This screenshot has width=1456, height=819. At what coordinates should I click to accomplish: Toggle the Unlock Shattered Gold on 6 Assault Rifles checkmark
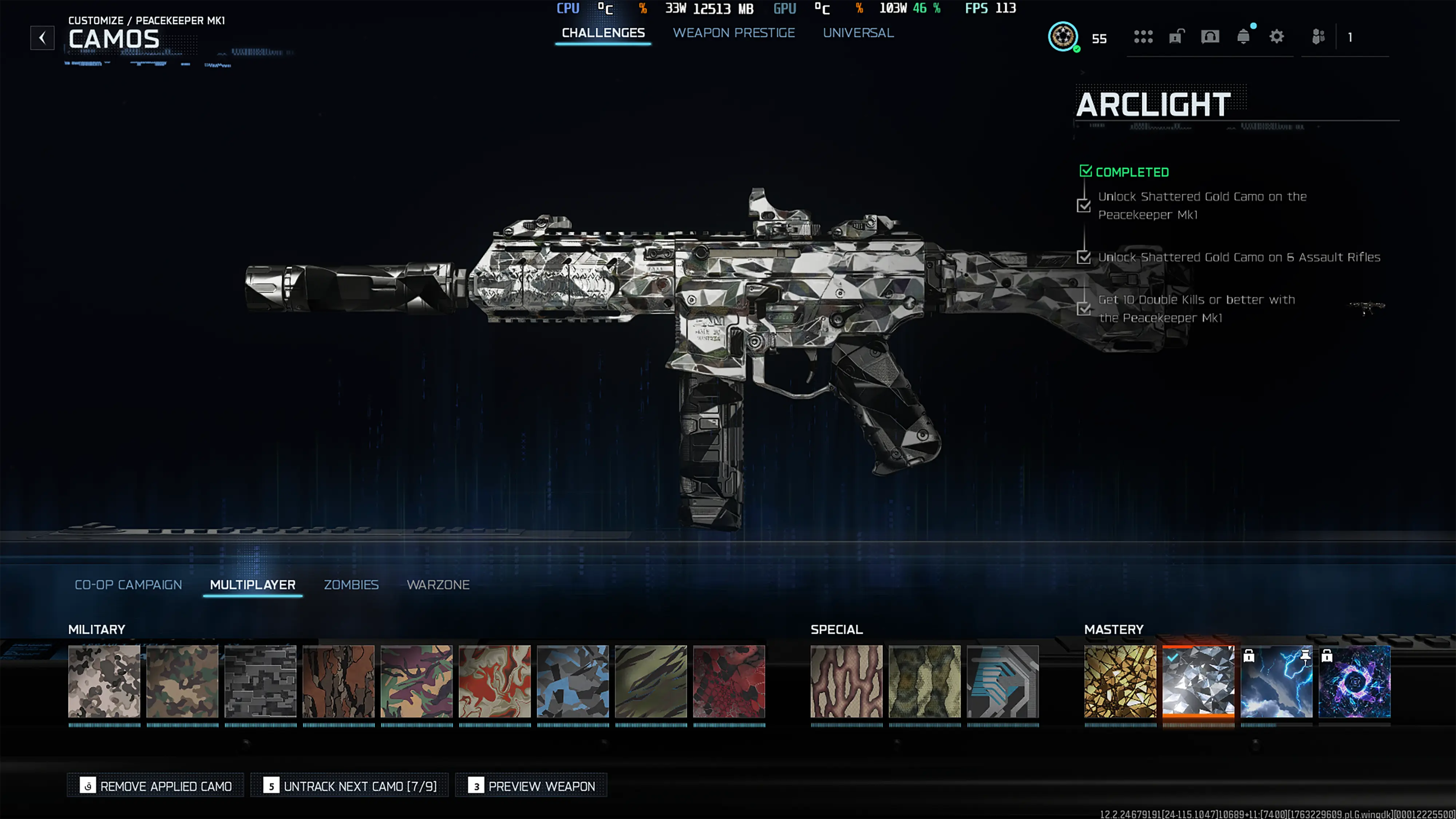(1084, 258)
